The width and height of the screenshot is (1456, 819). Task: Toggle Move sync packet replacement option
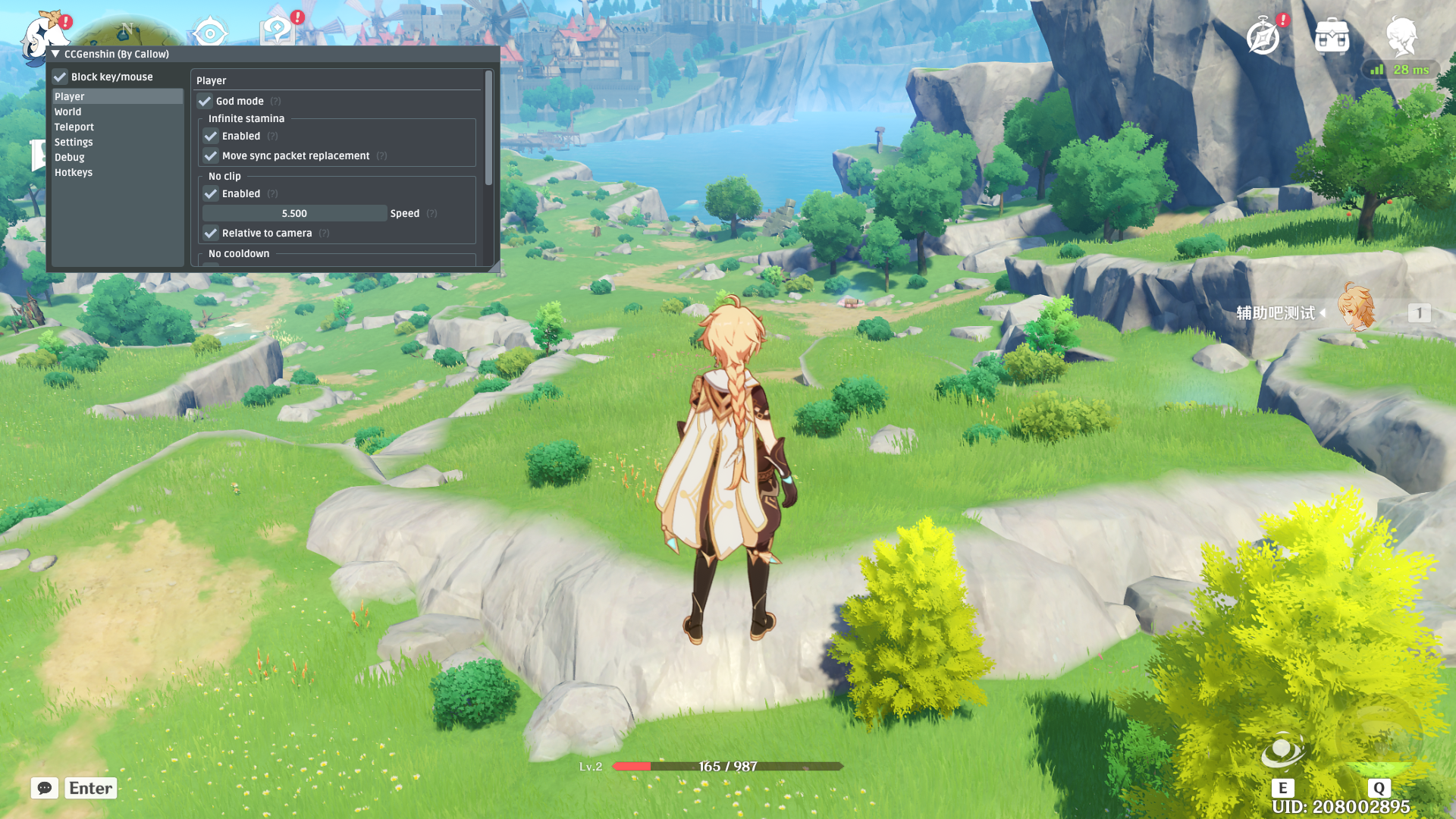point(211,156)
